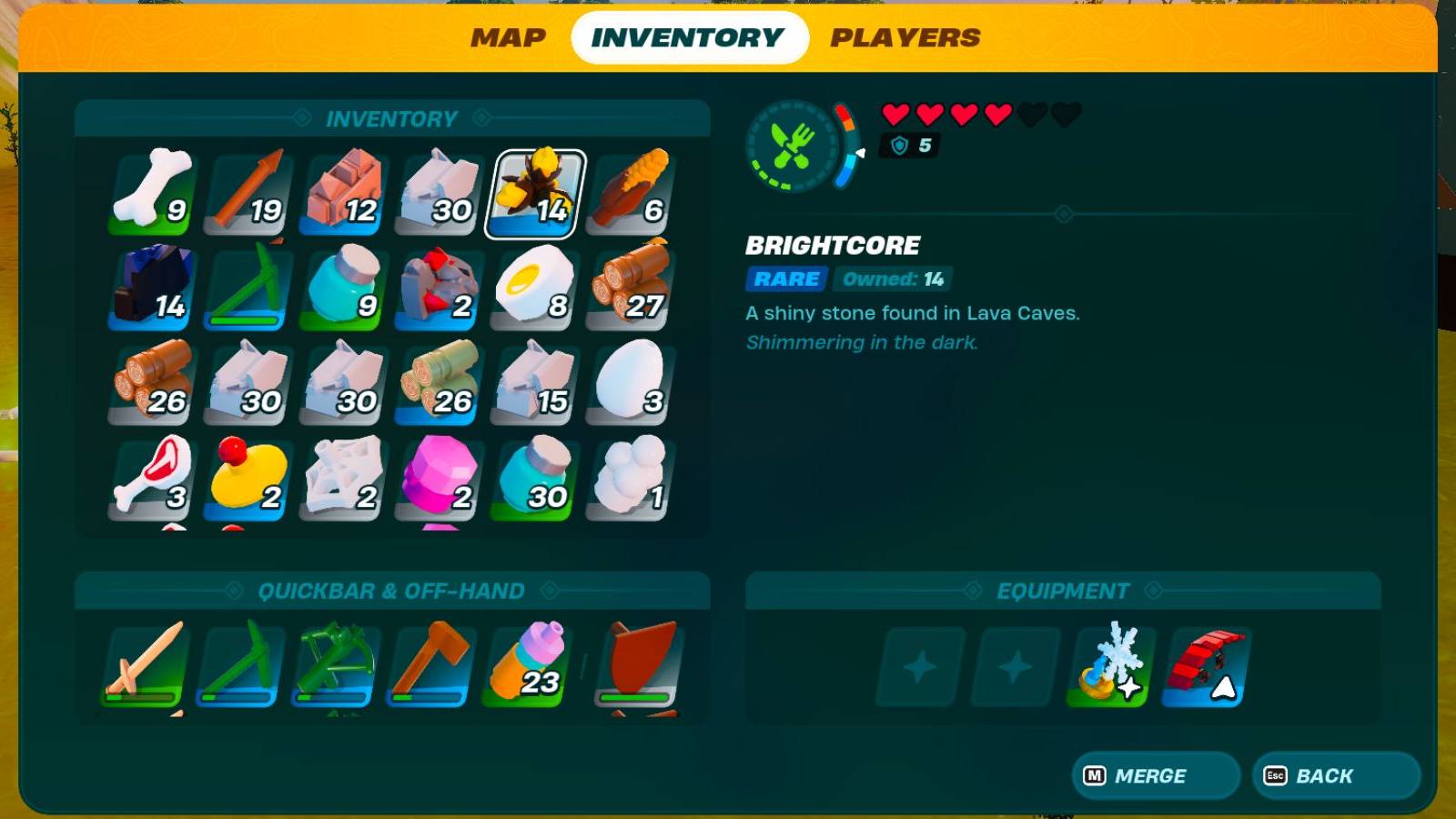The image size is (1456, 819).
Task: Switch to the MAP tab
Action: click(x=506, y=37)
